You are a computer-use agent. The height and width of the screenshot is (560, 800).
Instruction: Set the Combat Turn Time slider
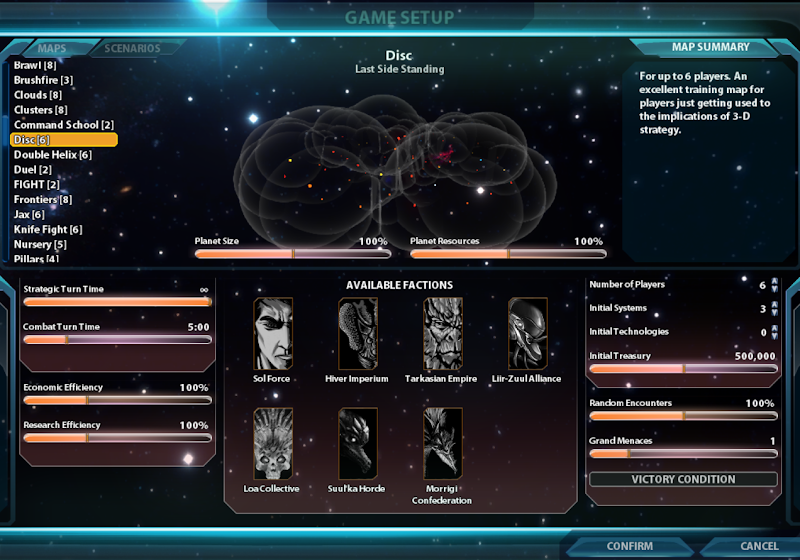[x=117, y=339]
